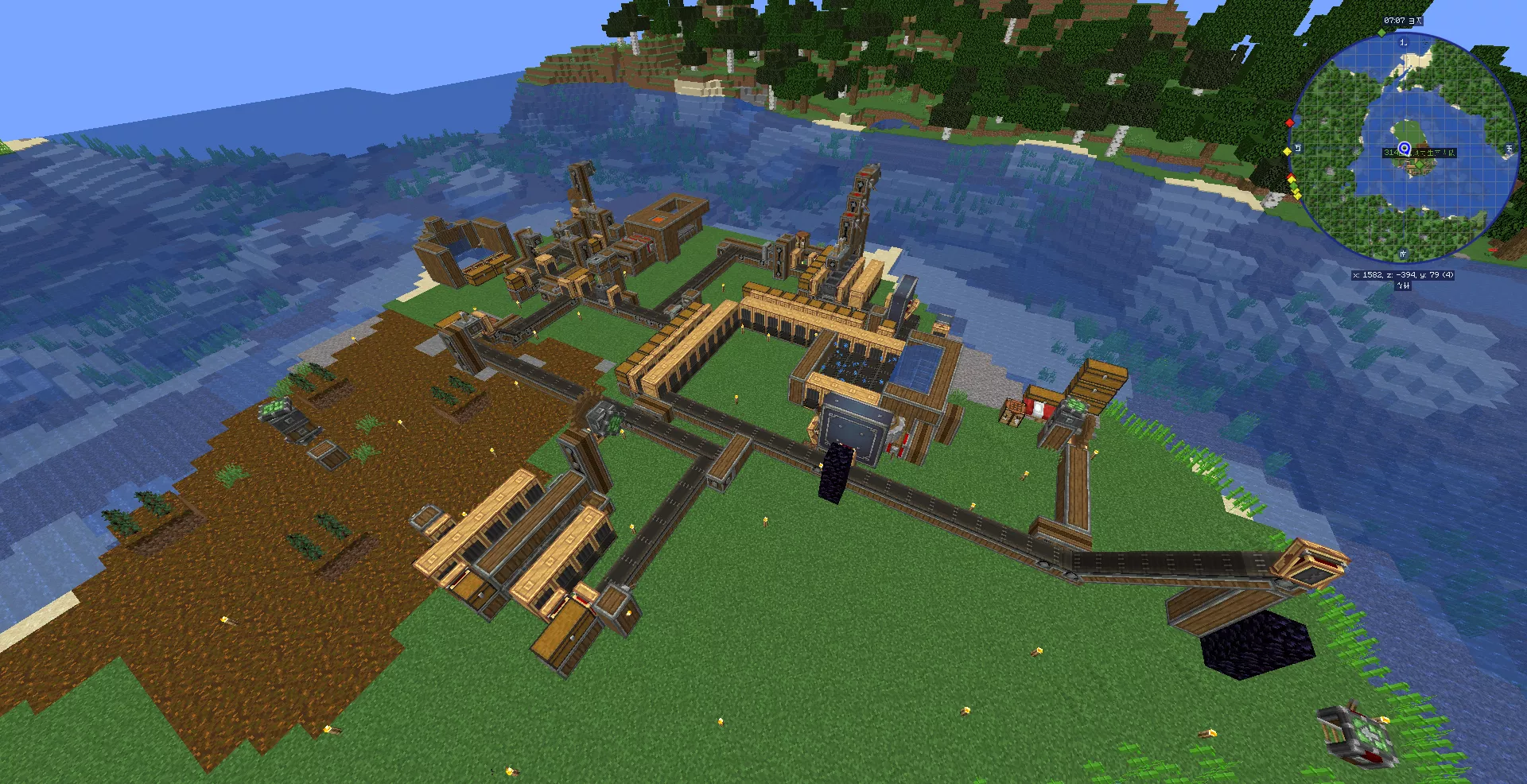This screenshot has height=784, width=1527.
Task: Select the green waypoint diamond on the island
Action: click(x=1419, y=165)
